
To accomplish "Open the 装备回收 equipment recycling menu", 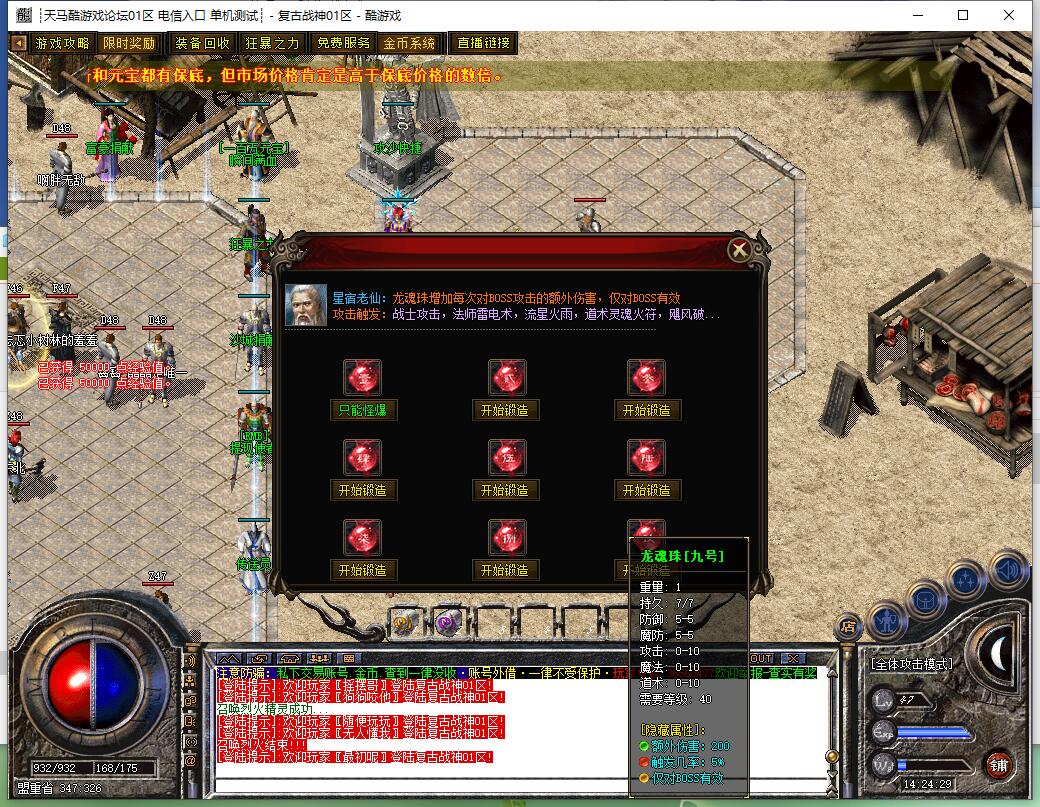I will click(202, 43).
